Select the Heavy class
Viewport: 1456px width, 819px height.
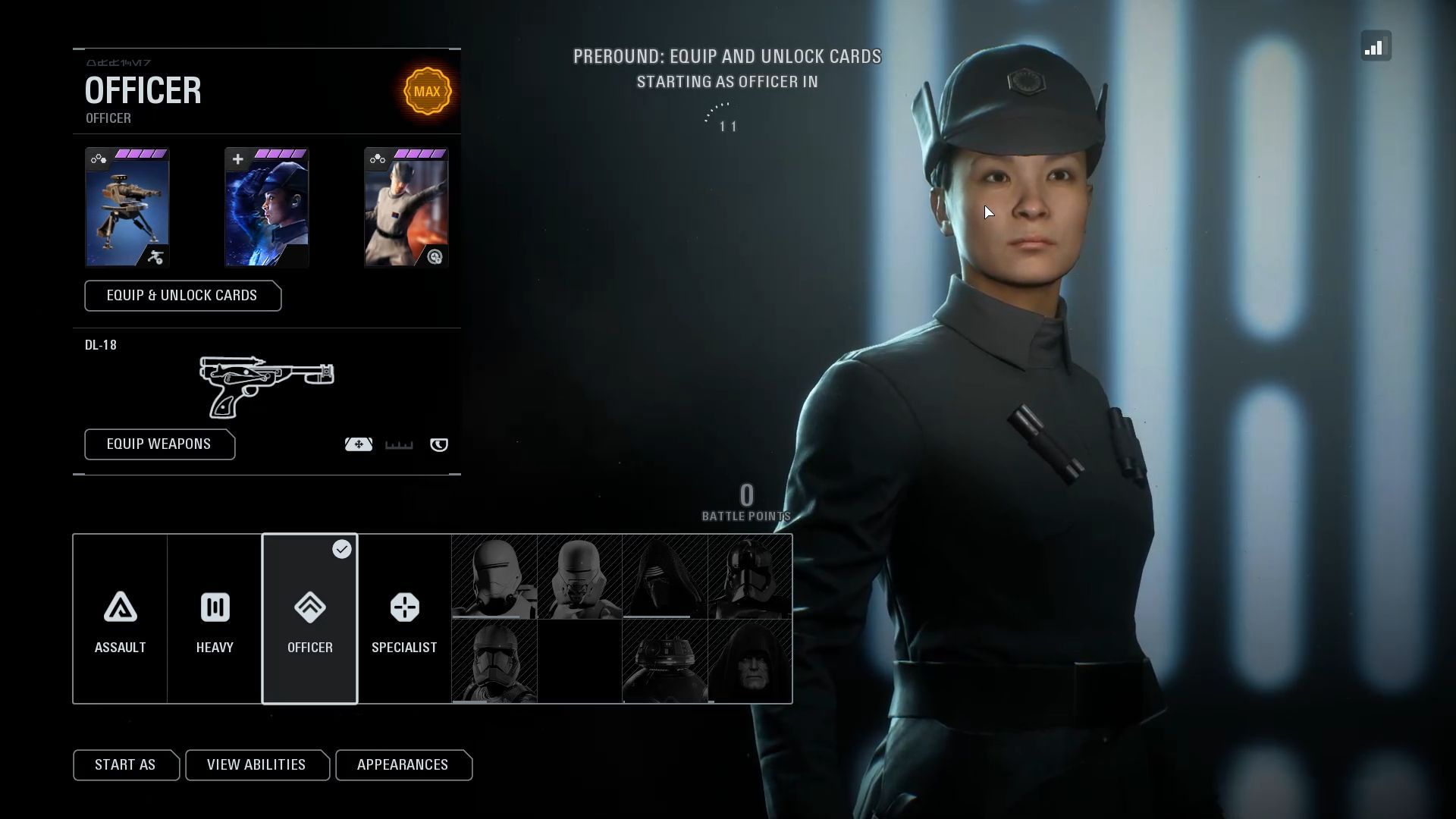[215, 619]
